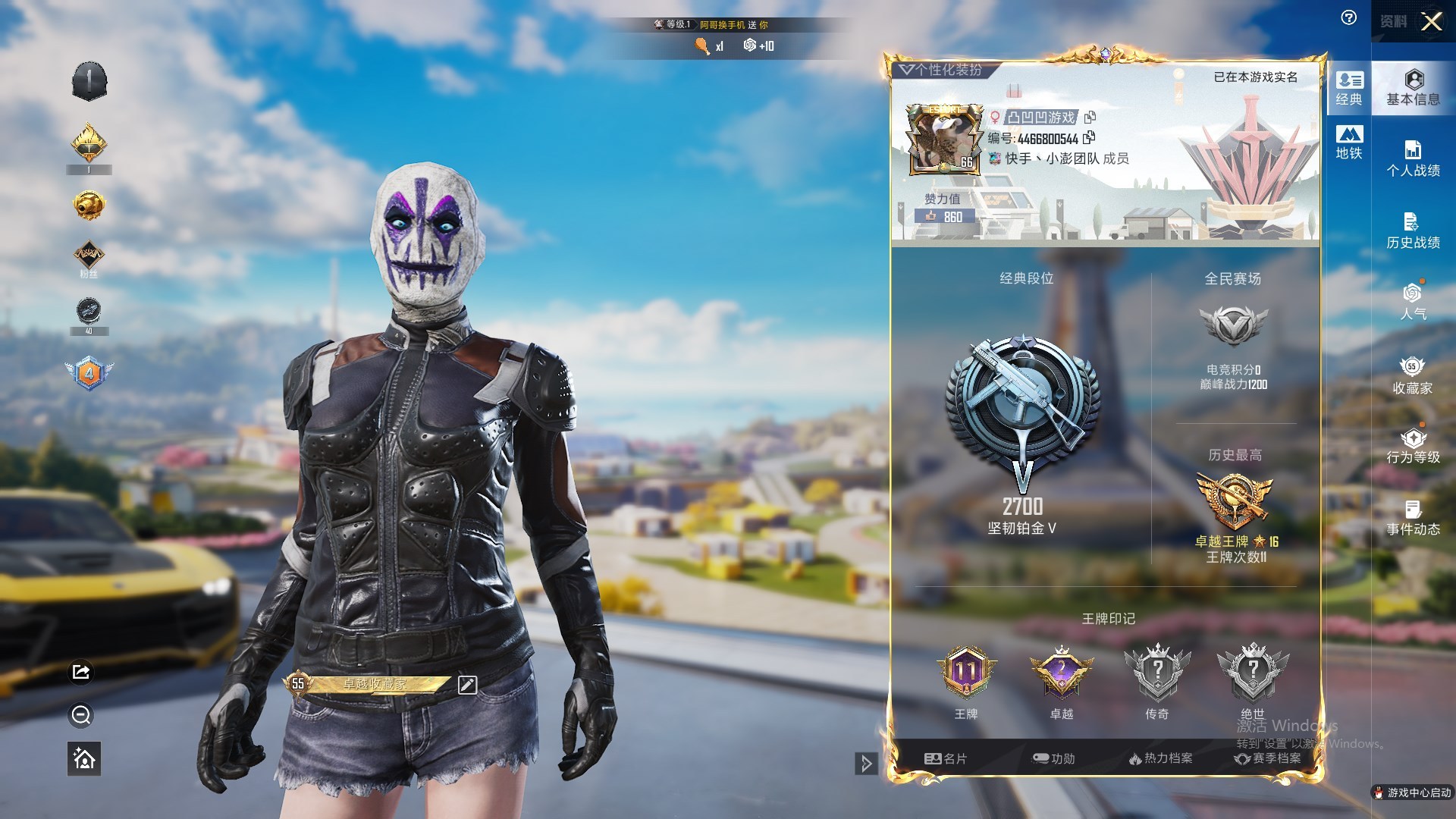Zoom out the character view
Viewport: 1456px width, 819px height.
click(x=81, y=715)
